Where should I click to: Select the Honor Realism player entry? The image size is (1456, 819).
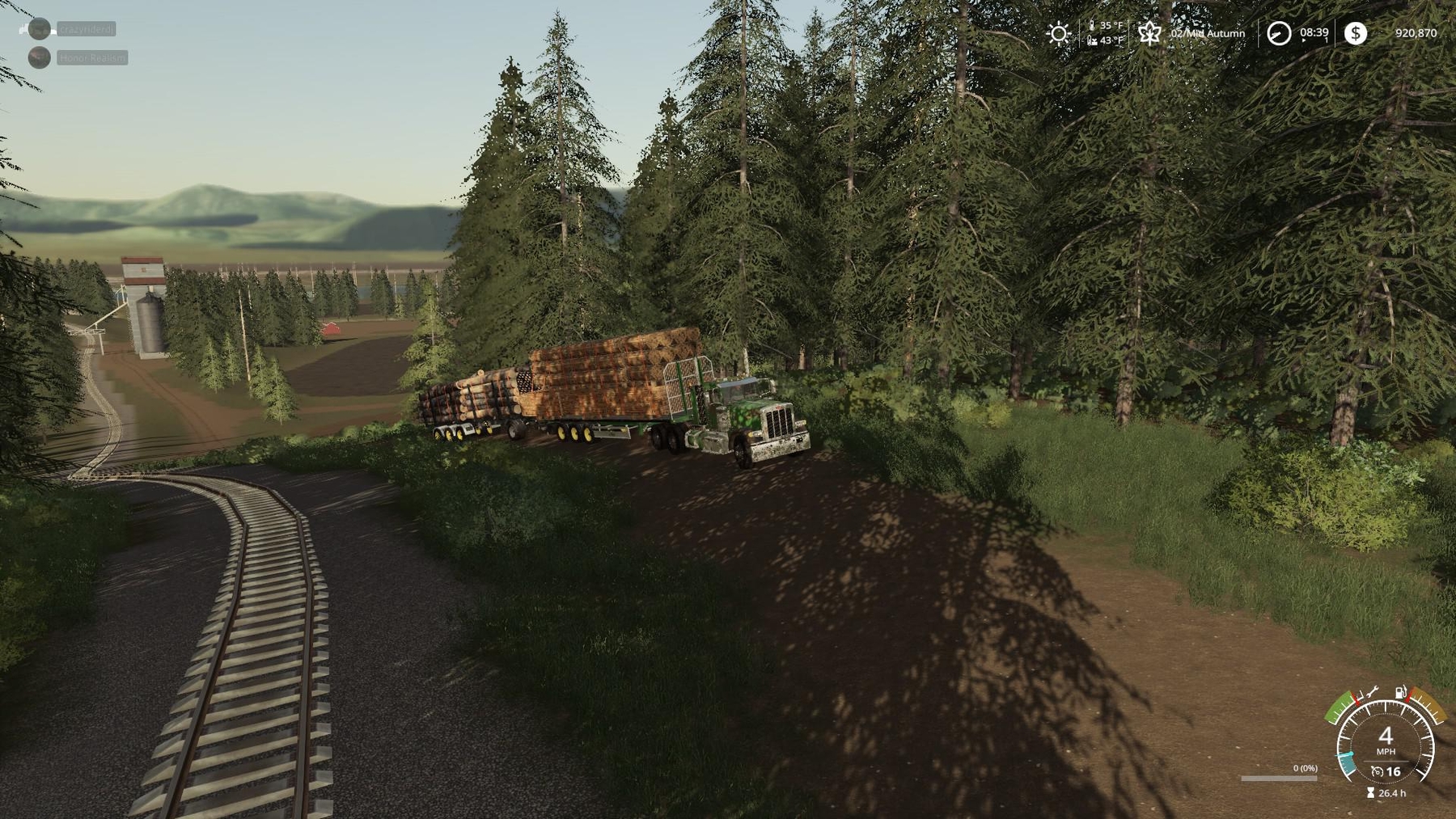click(91, 58)
